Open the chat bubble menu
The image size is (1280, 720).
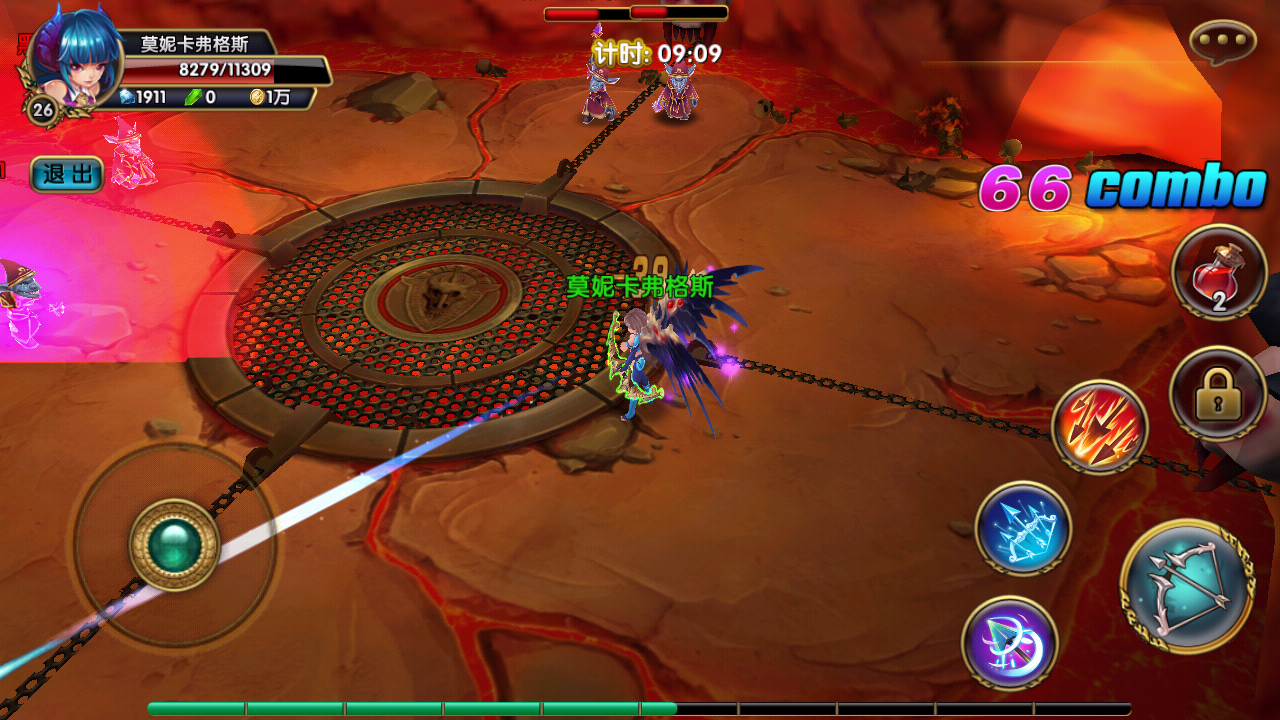(x=1222, y=42)
